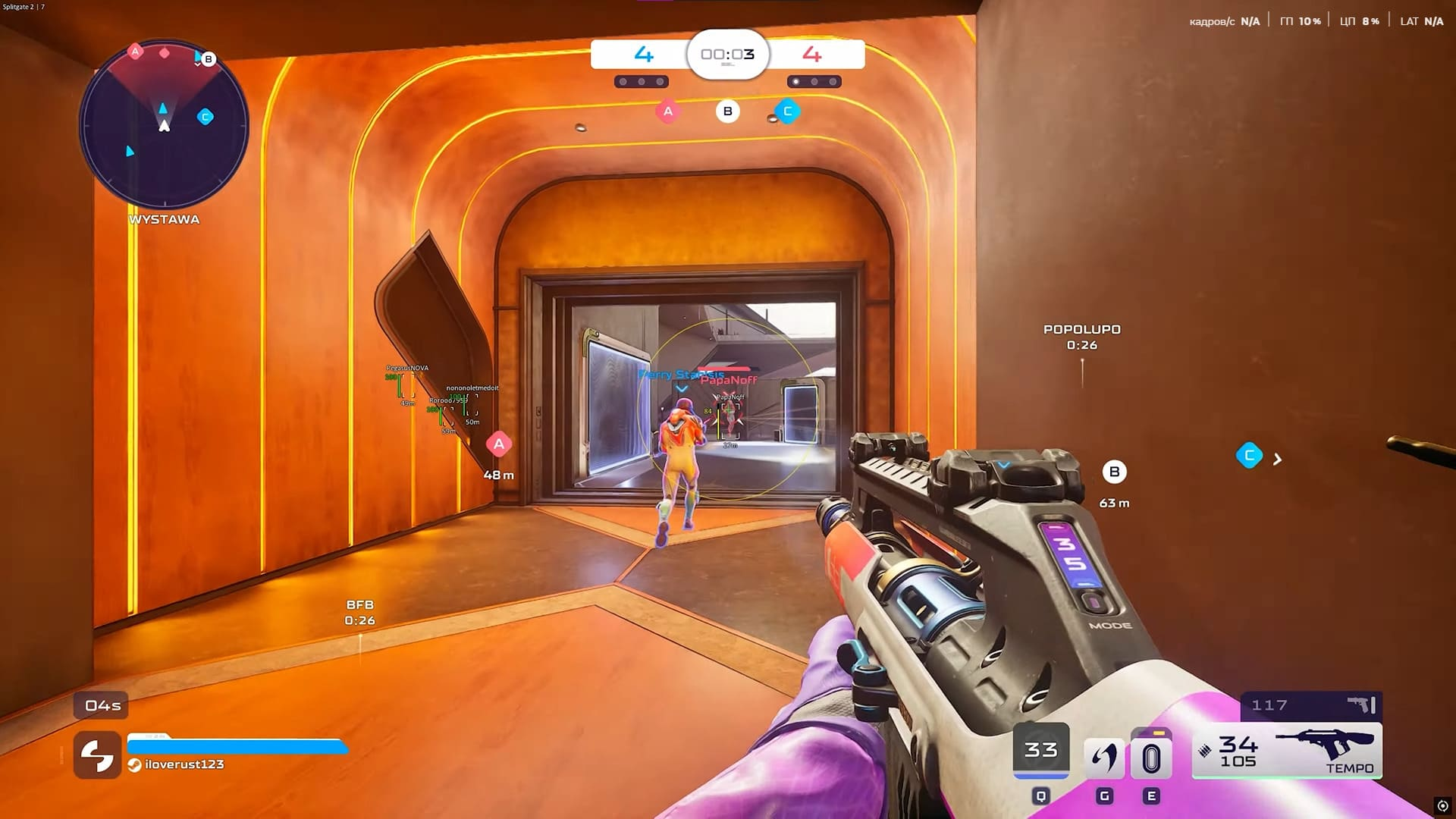Click the target icon in the screen corner
This screenshot has width=1456, height=819.
point(1442,806)
